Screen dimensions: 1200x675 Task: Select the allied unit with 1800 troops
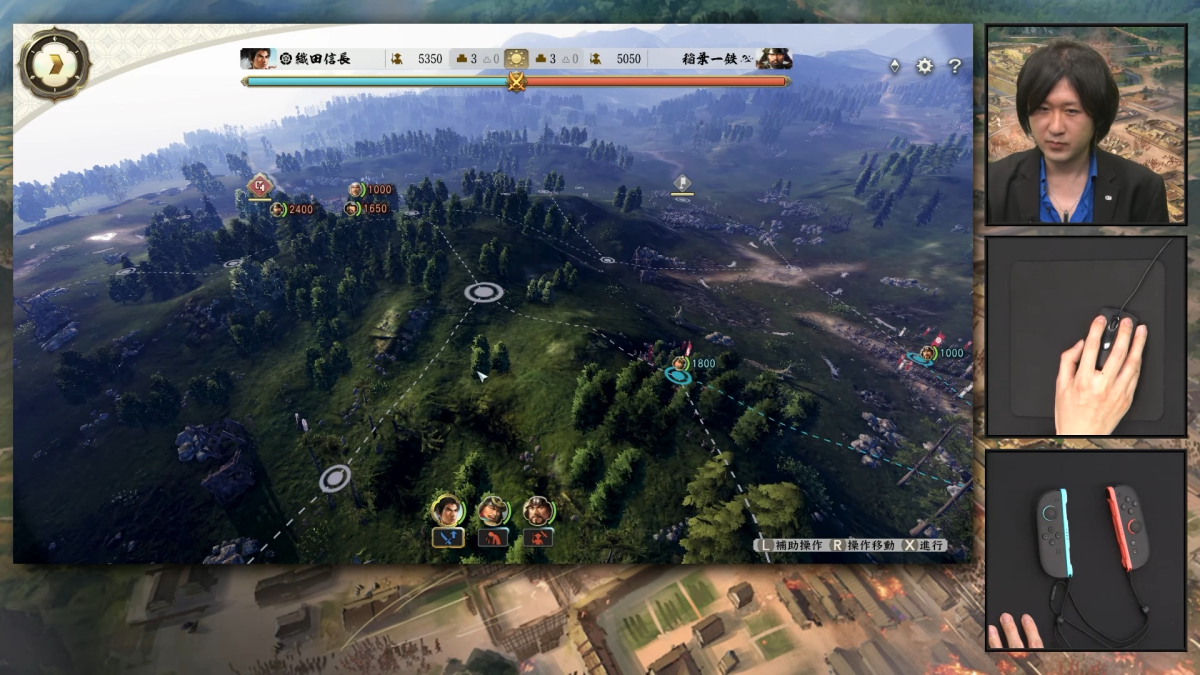(x=681, y=364)
